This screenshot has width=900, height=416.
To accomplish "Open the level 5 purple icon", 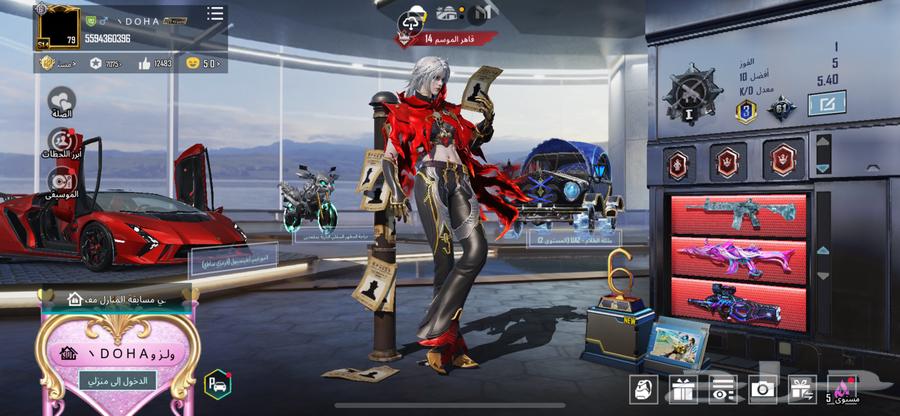I will pyautogui.click(x=840, y=388).
